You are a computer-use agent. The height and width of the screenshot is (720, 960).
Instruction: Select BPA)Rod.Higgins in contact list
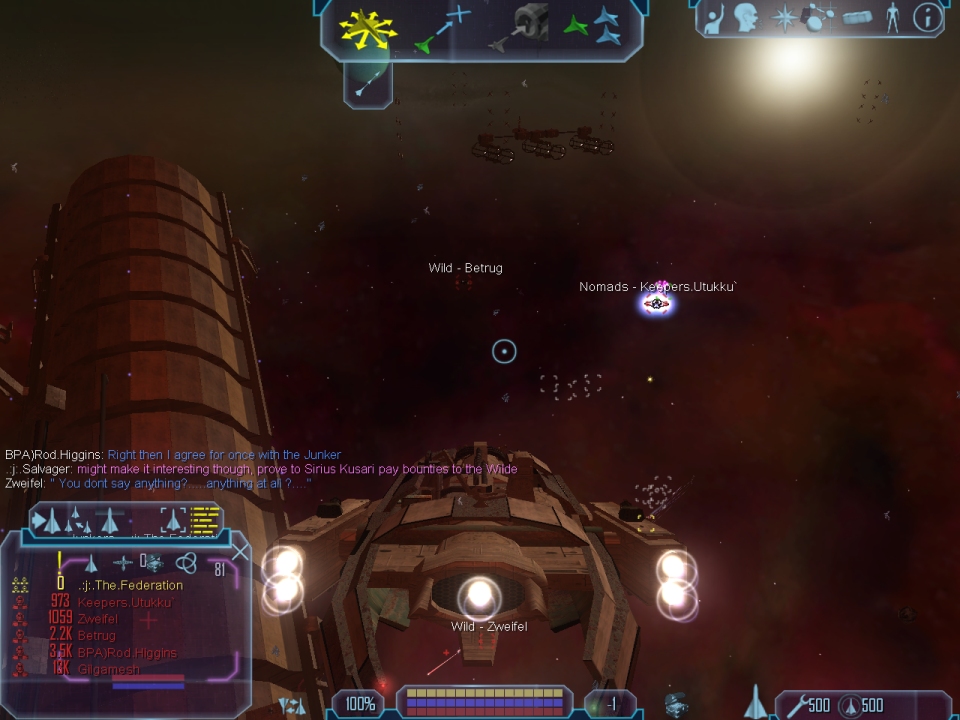tap(126, 653)
